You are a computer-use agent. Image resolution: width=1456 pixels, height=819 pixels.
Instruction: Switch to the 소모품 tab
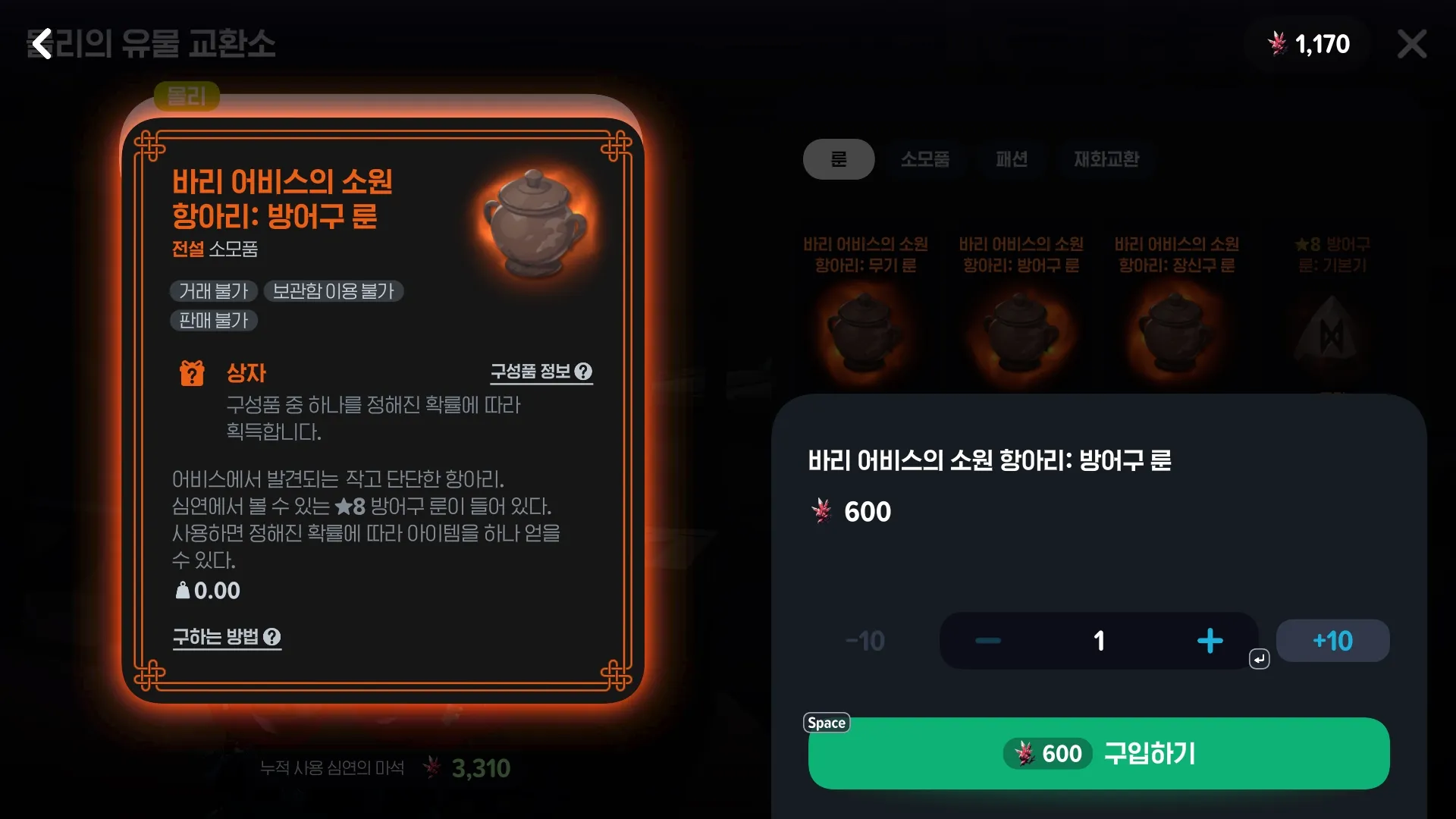925,159
